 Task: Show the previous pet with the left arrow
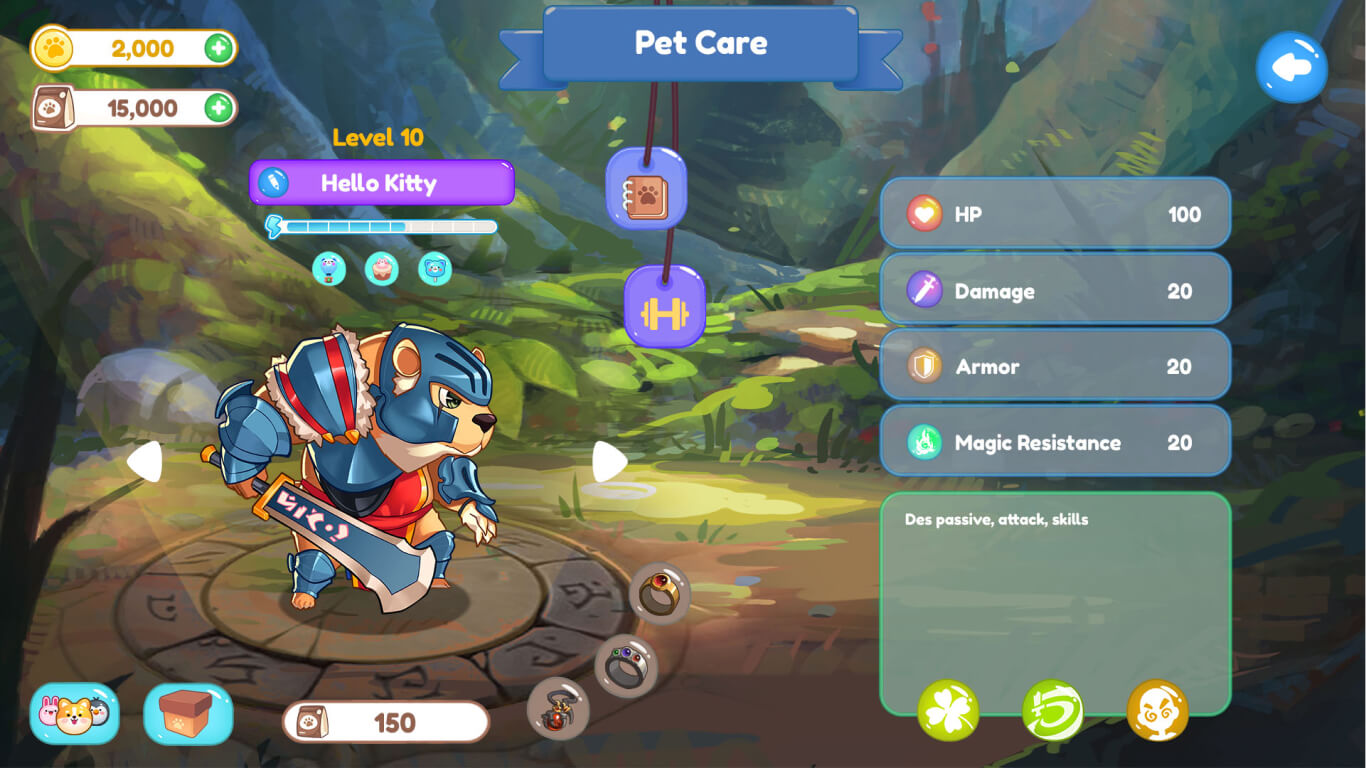pos(145,461)
